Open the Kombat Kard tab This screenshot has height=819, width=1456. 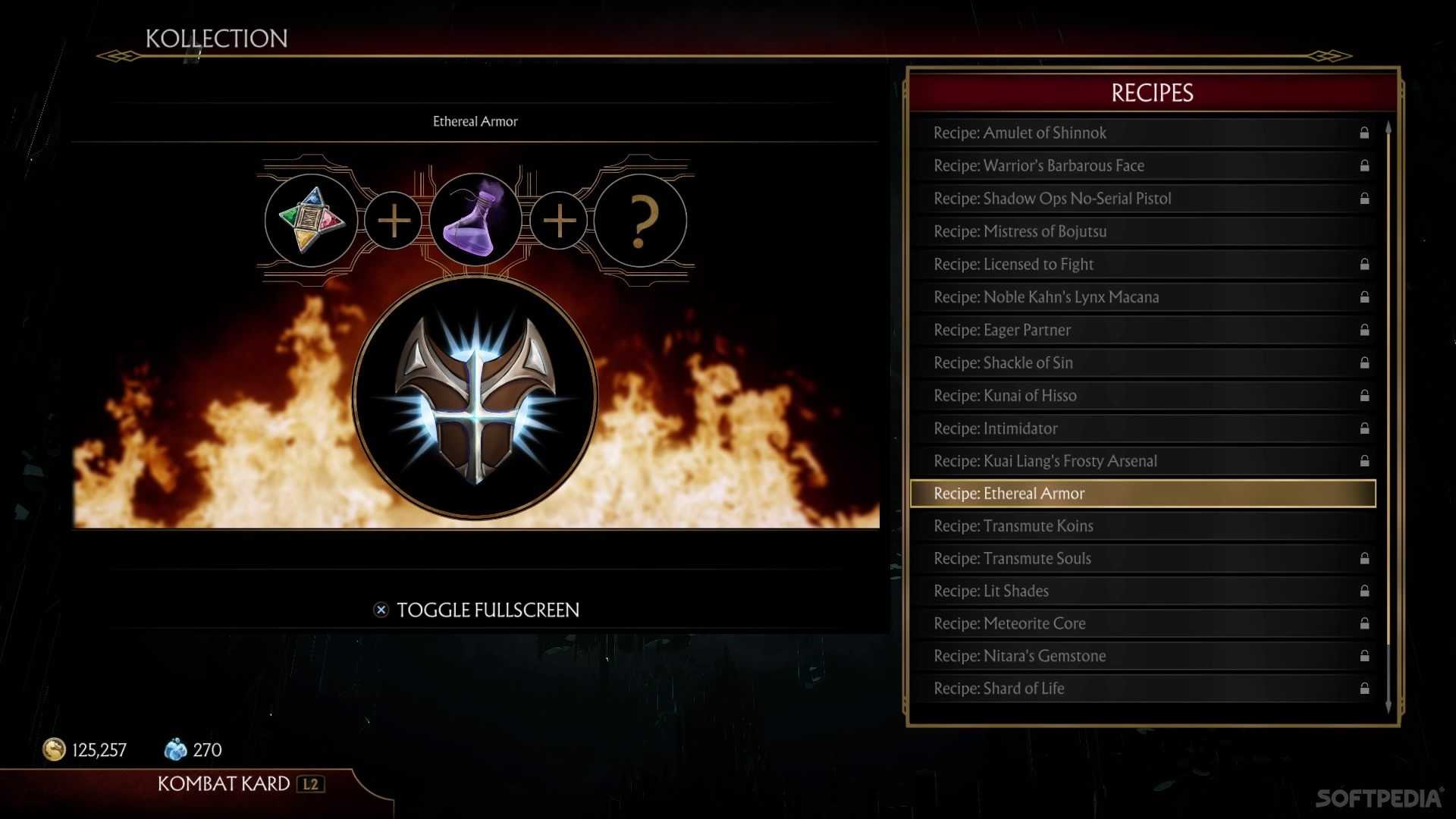pyautogui.click(x=224, y=784)
